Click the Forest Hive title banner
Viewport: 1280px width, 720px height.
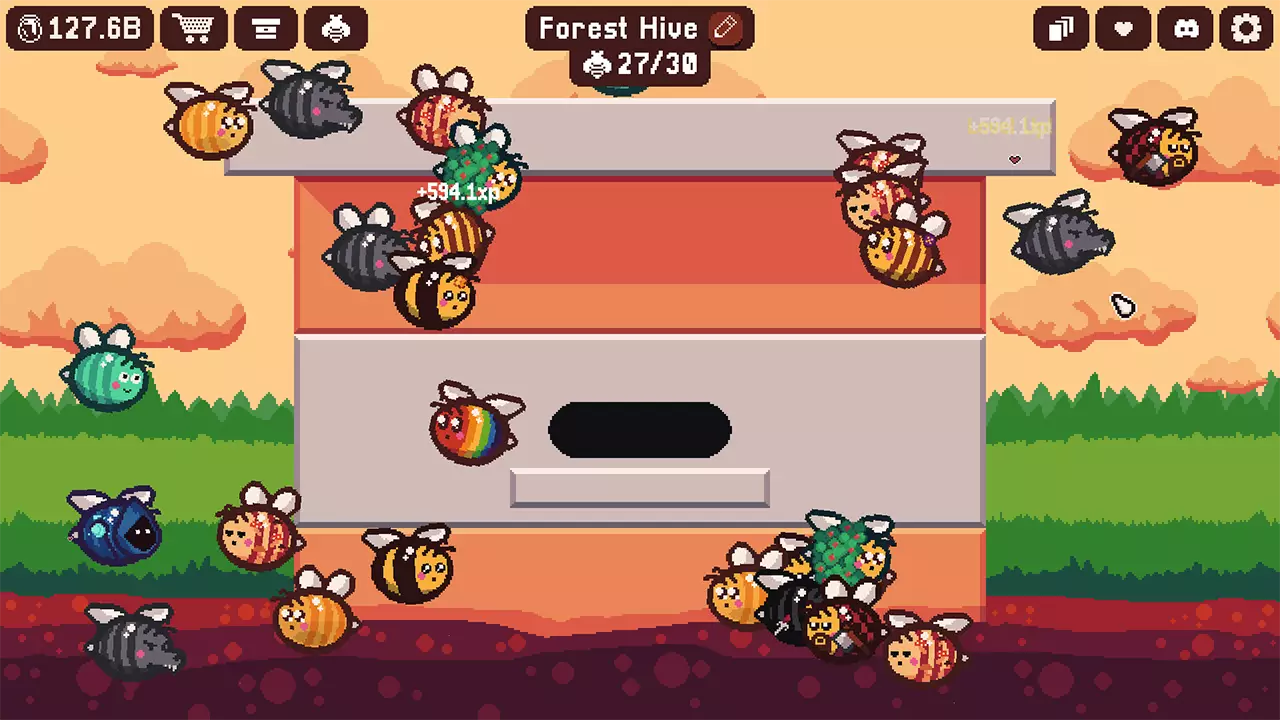617,28
